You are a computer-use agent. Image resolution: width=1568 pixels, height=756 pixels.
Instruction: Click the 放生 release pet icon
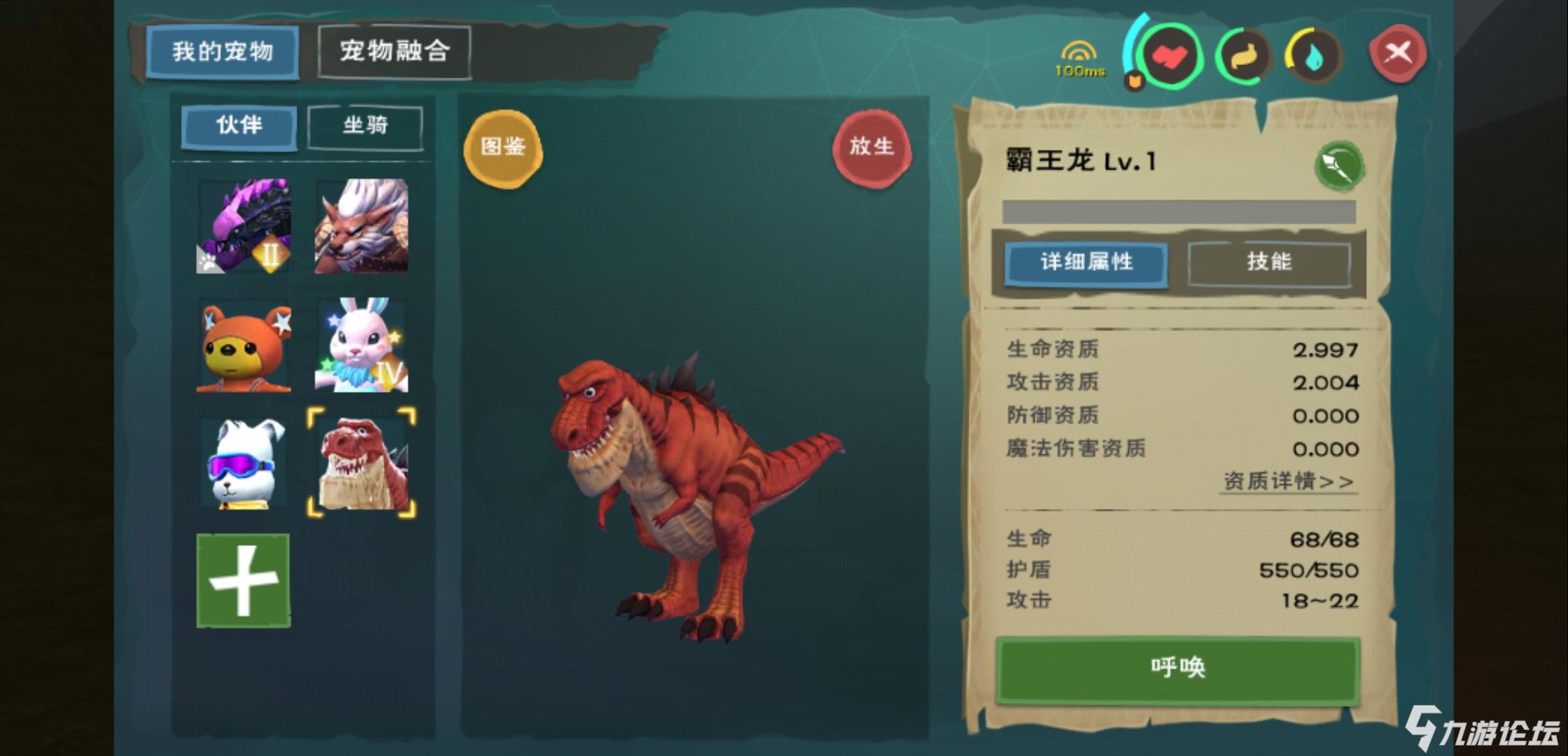871,146
